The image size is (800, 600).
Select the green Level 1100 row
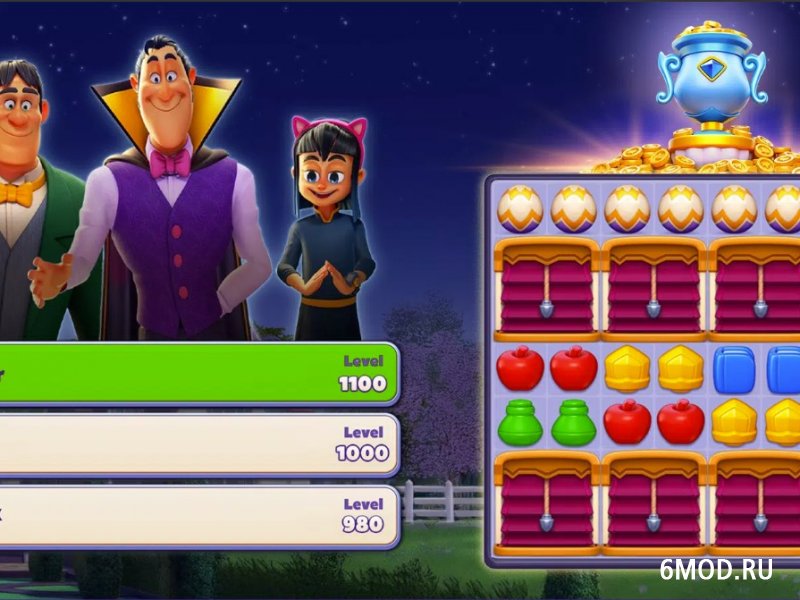(x=200, y=373)
